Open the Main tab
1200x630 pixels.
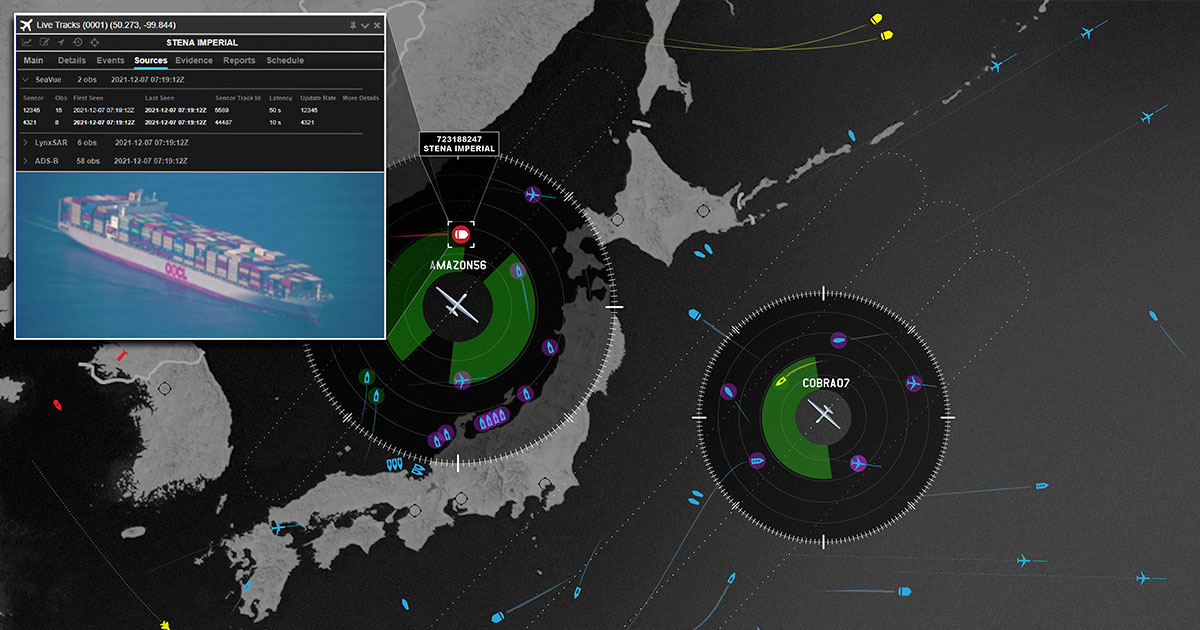point(33,61)
